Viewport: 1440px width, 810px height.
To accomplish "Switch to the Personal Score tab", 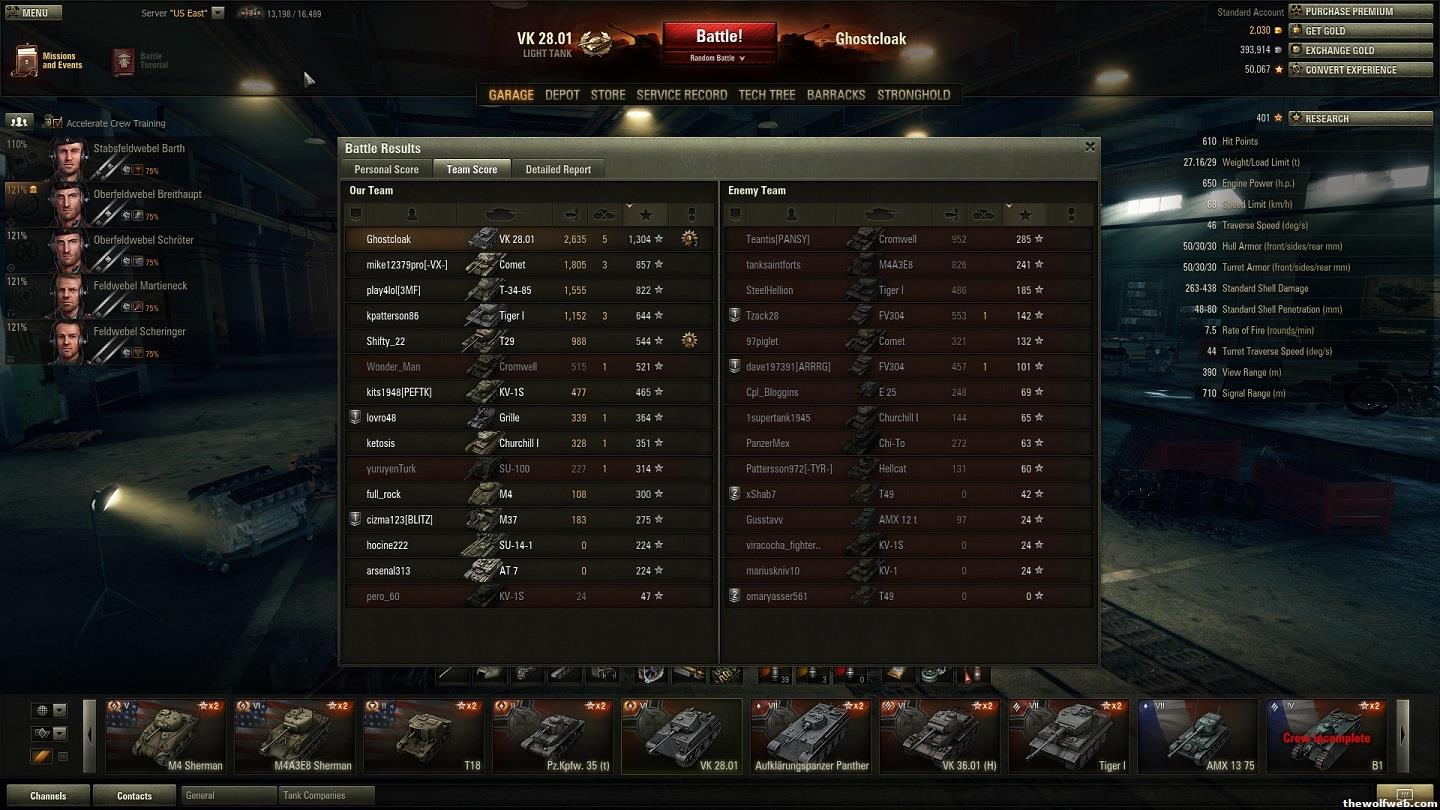I will pos(386,169).
